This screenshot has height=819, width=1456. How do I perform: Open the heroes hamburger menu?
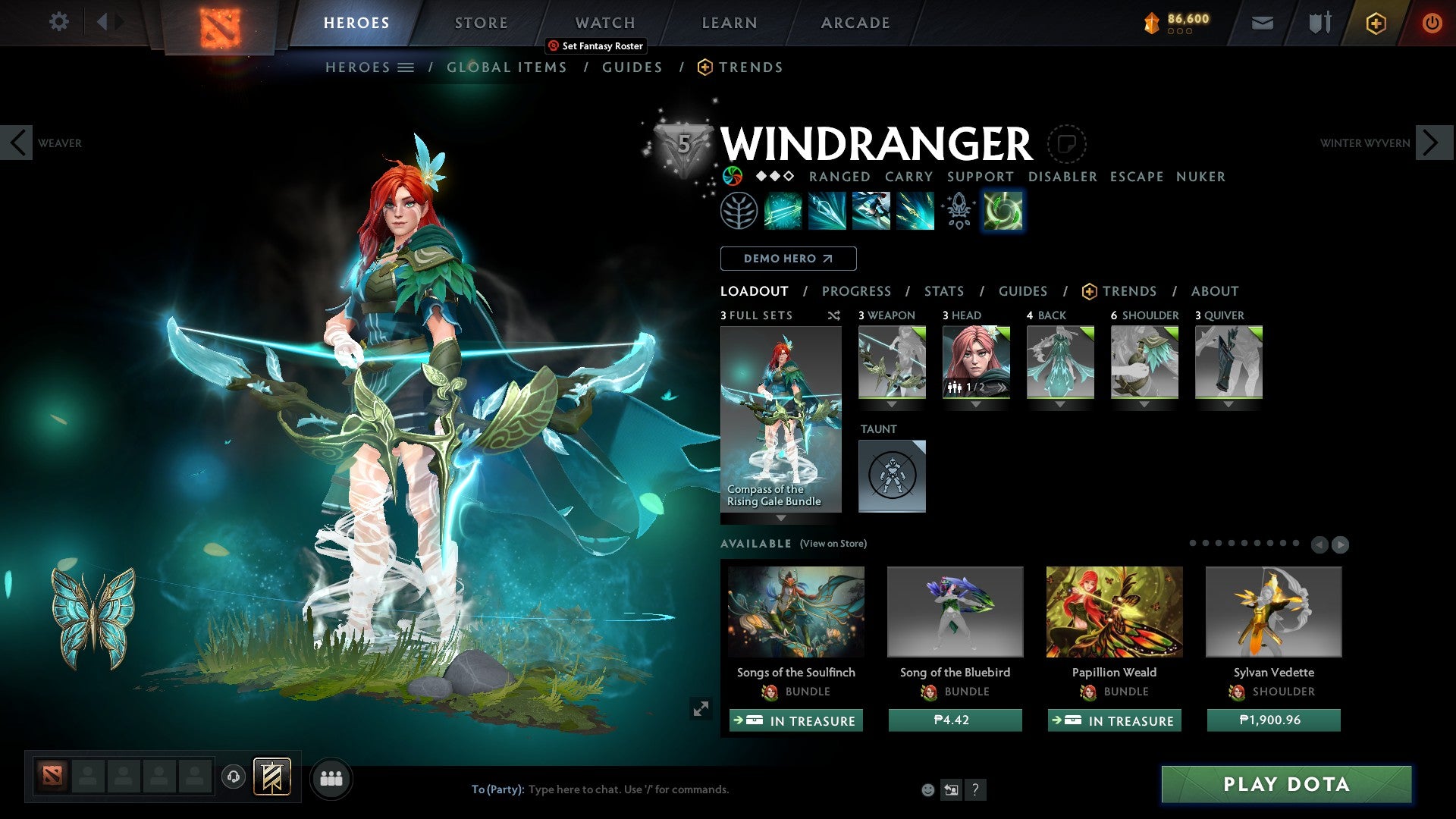(x=407, y=67)
